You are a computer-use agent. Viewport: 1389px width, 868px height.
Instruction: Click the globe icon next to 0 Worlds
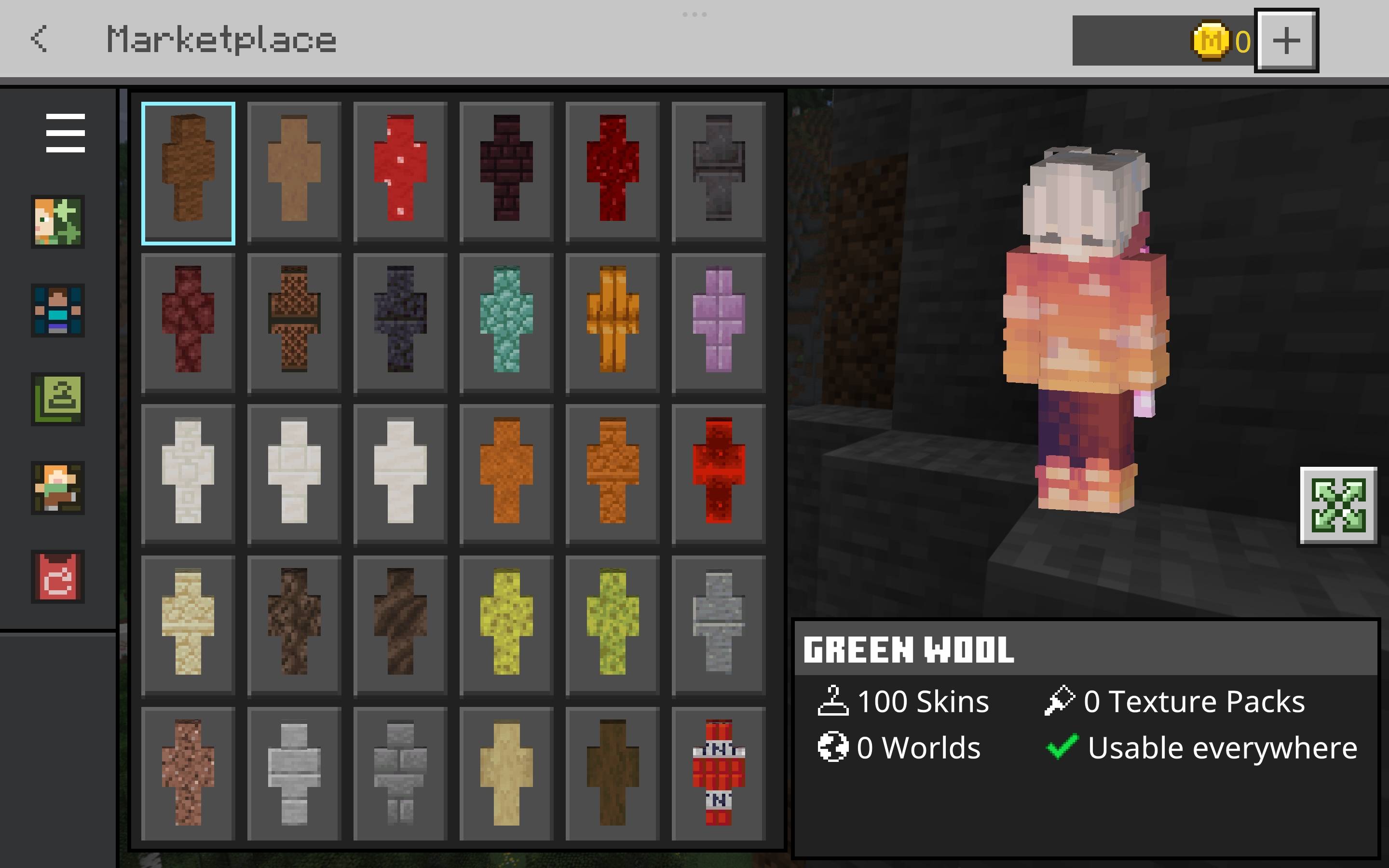(833, 746)
